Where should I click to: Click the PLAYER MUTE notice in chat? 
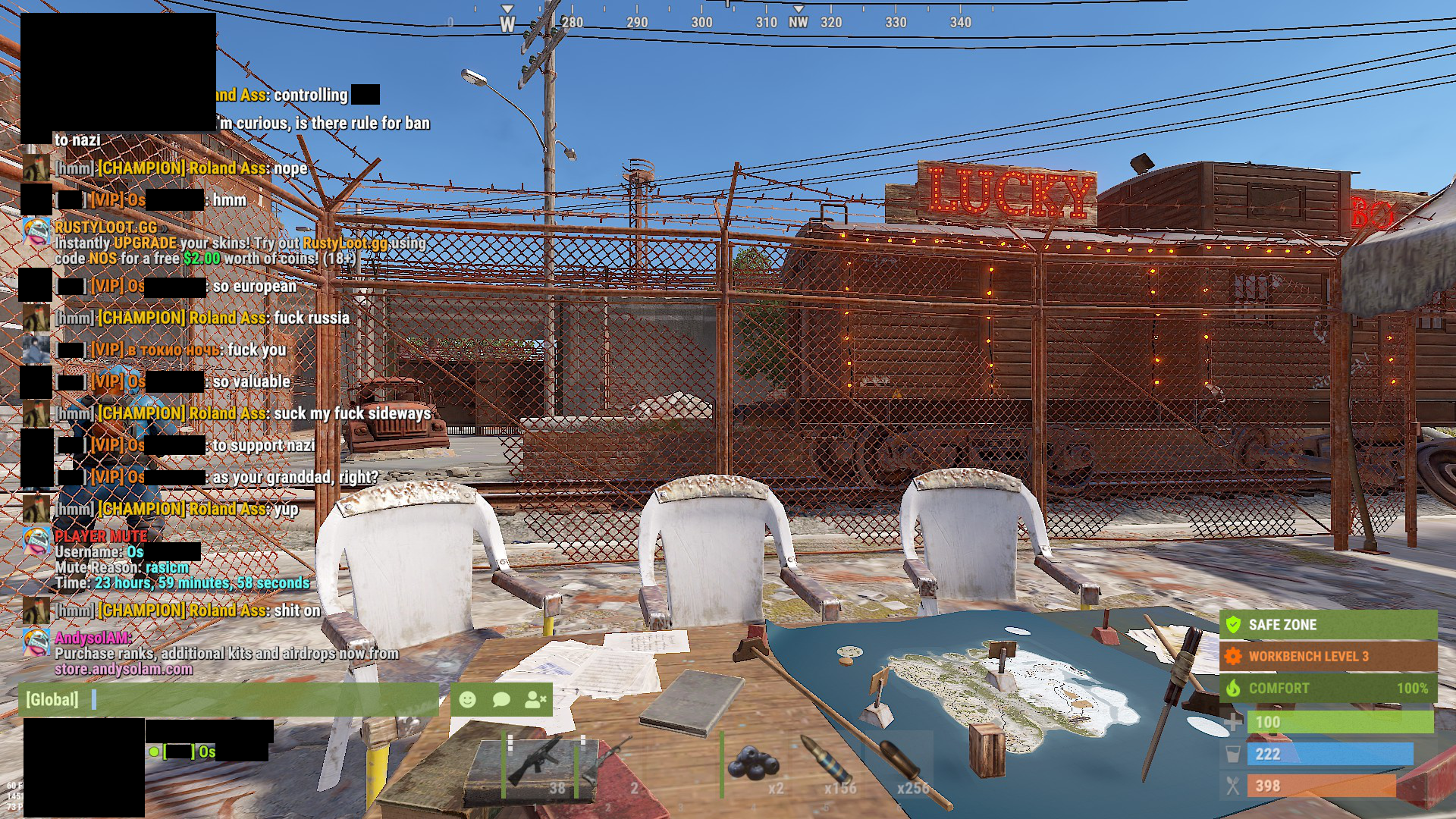(101, 536)
